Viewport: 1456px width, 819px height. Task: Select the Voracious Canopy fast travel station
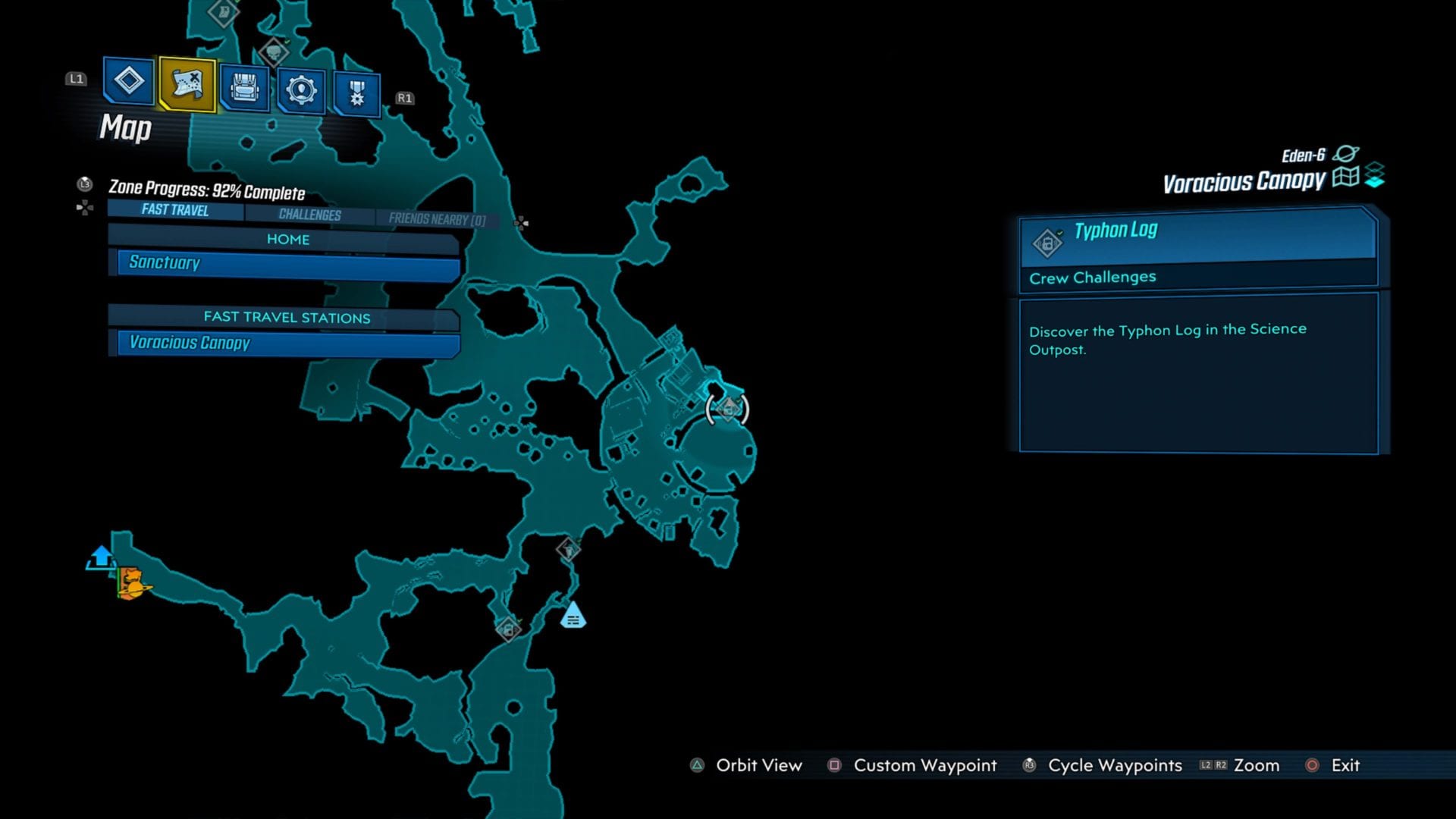pos(287,343)
